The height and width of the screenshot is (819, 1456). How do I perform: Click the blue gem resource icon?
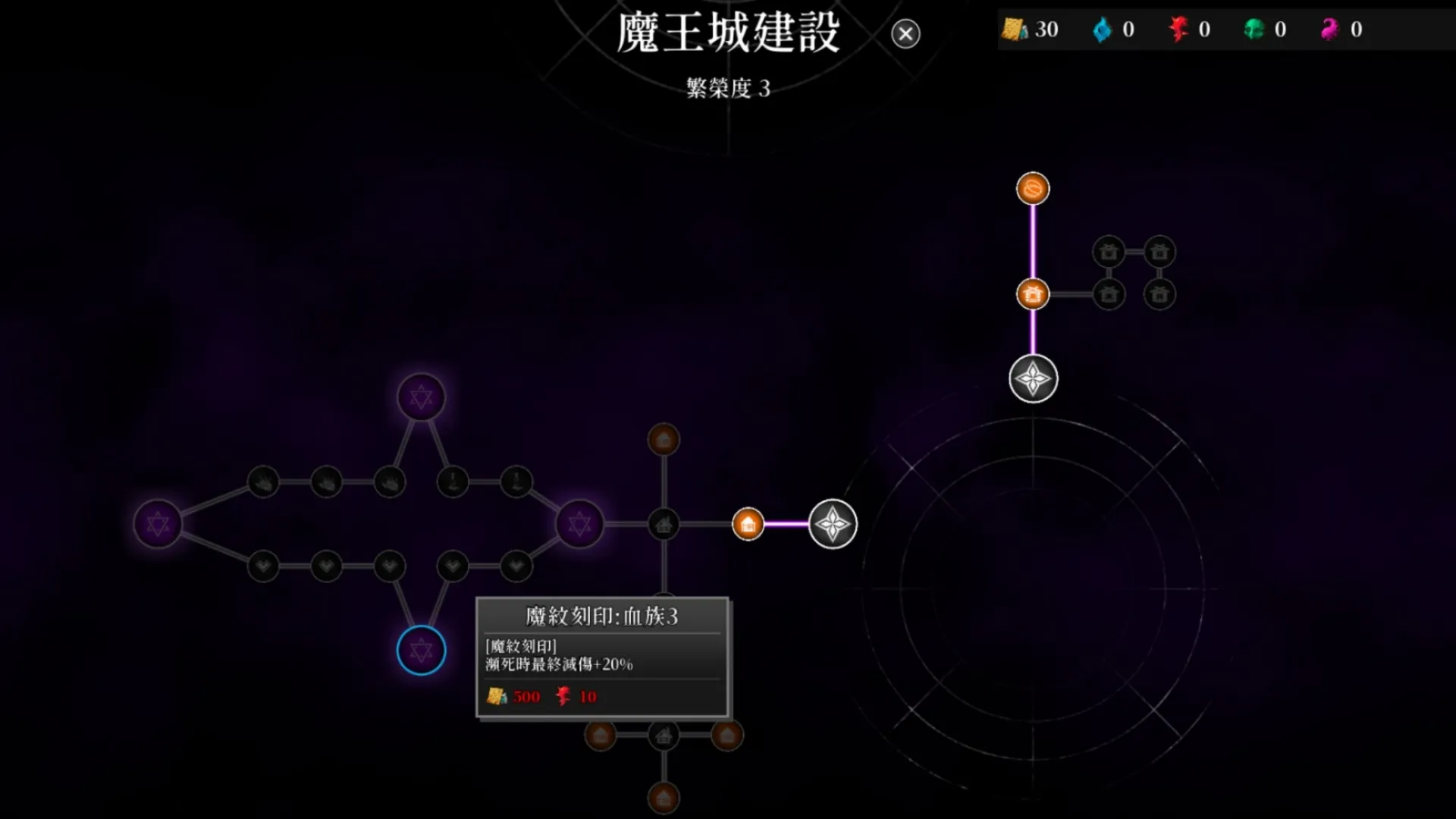coord(1103,30)
